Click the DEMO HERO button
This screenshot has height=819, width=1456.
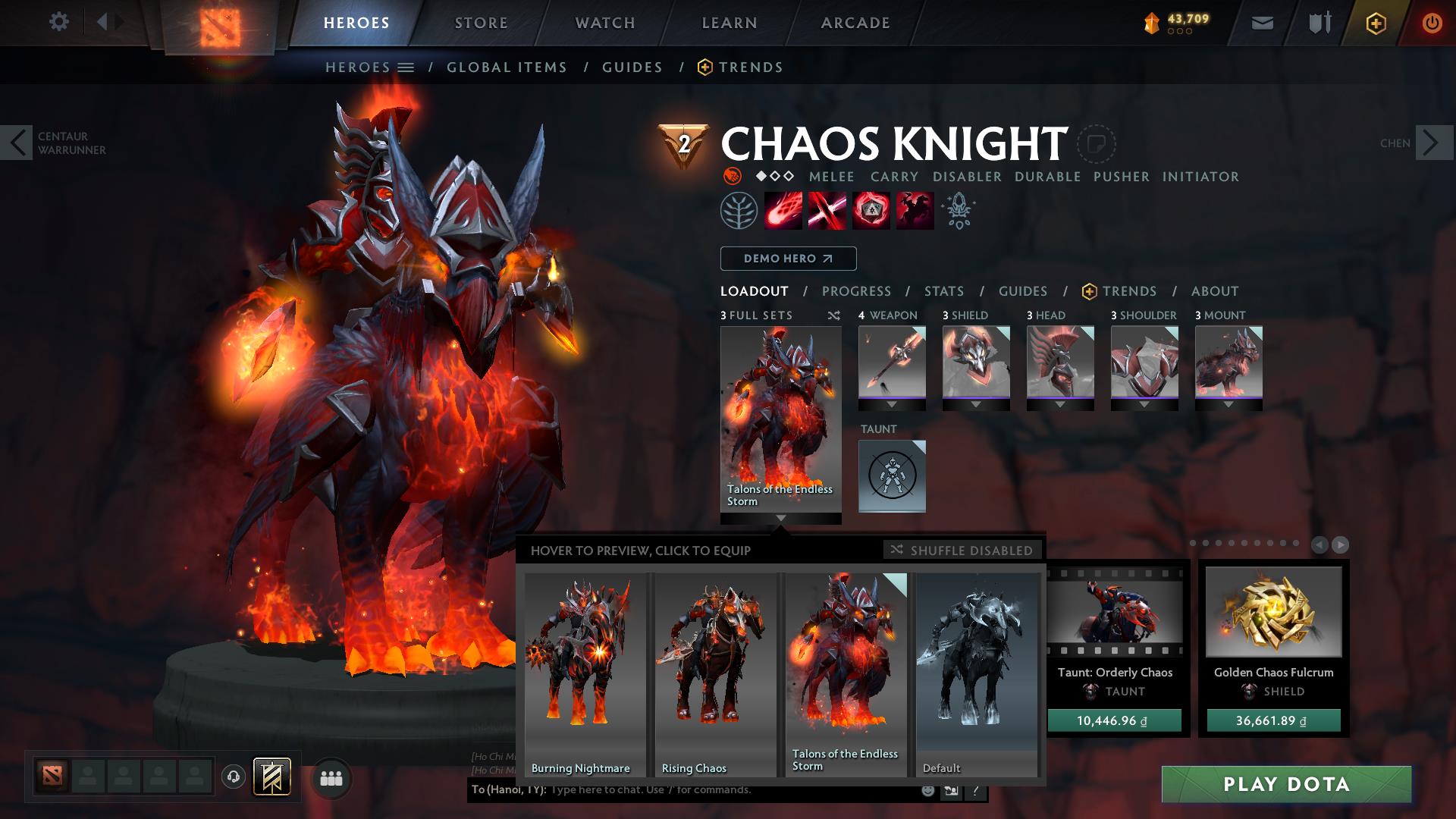pyautogui.click(x=787, y=259)
